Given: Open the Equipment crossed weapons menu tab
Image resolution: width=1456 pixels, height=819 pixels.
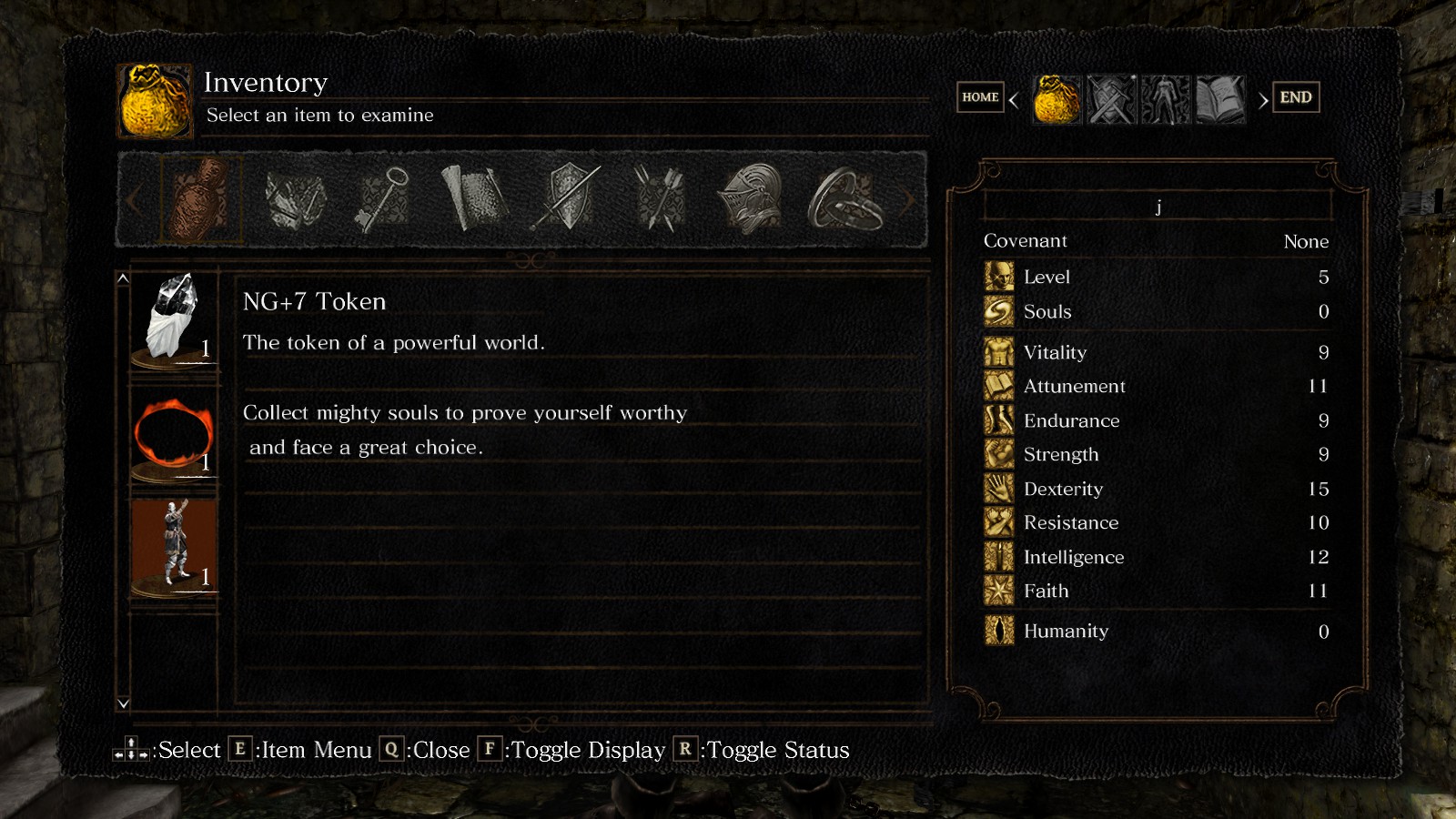Looking at the screenshot, I should click(1111, 99).
